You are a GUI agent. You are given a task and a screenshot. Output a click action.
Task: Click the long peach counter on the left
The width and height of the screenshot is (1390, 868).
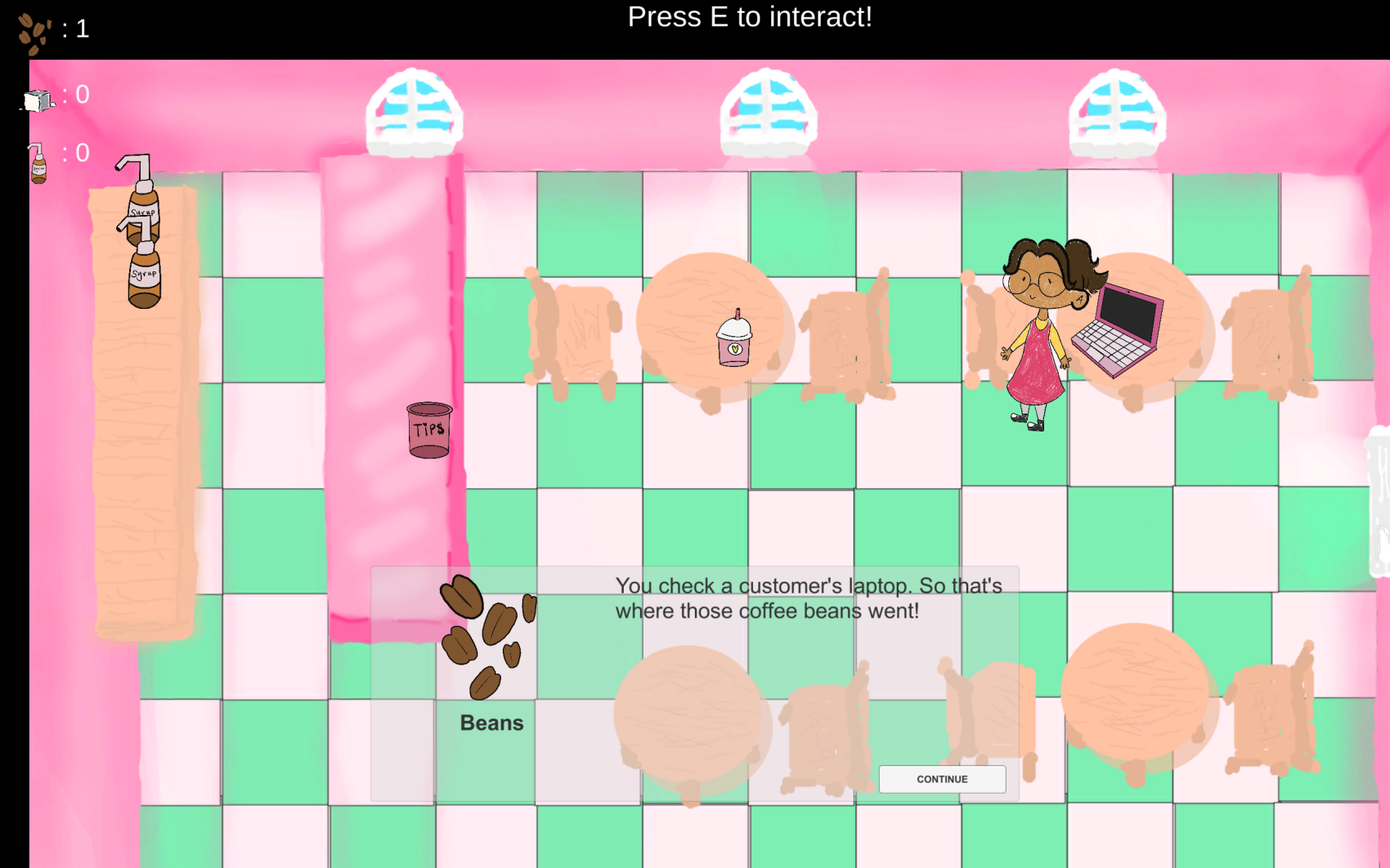(143, 450)
